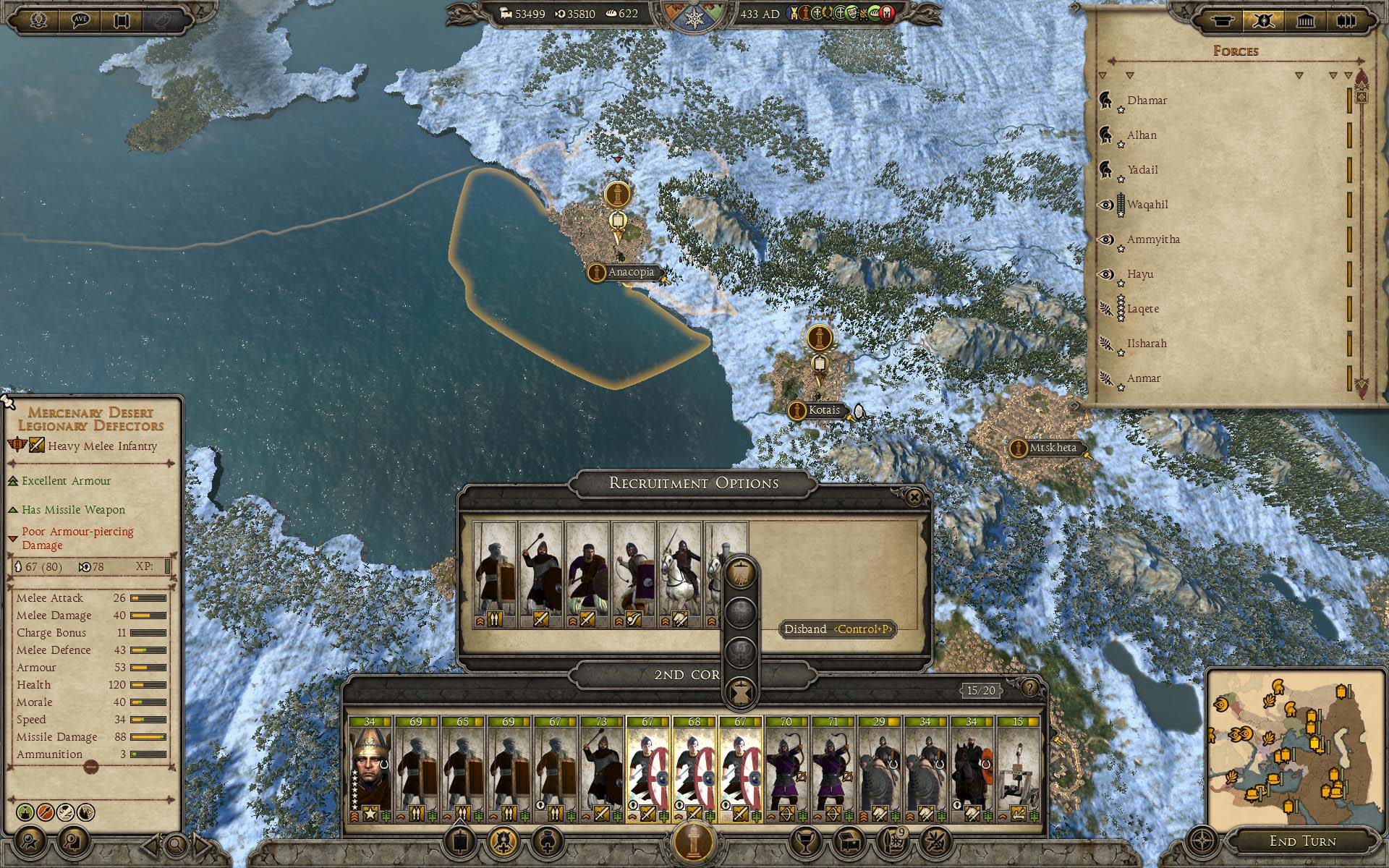Choose Laqete from the Forces list
Image resolution: width=1389 pixels, height=868 pixels.
(x=1142, y=309)
